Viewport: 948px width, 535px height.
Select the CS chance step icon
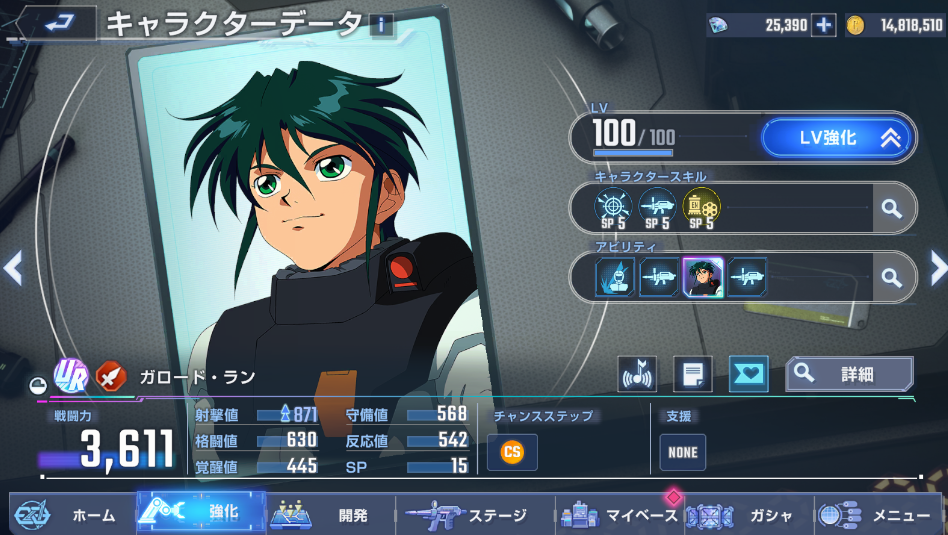[512, 452]
